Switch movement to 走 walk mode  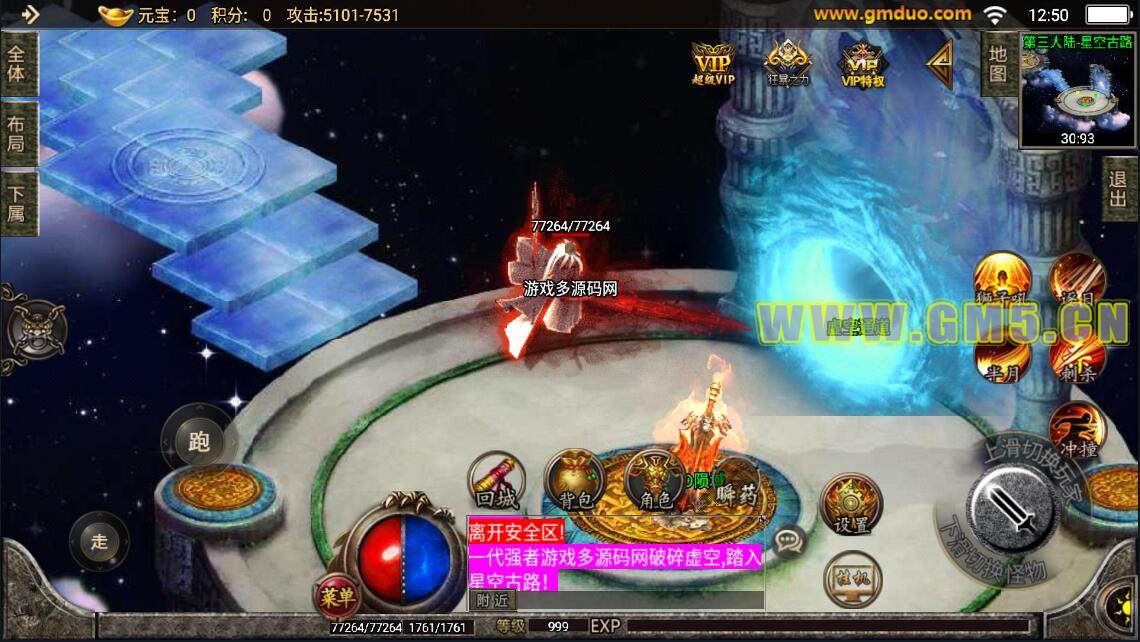coord(99,542)
